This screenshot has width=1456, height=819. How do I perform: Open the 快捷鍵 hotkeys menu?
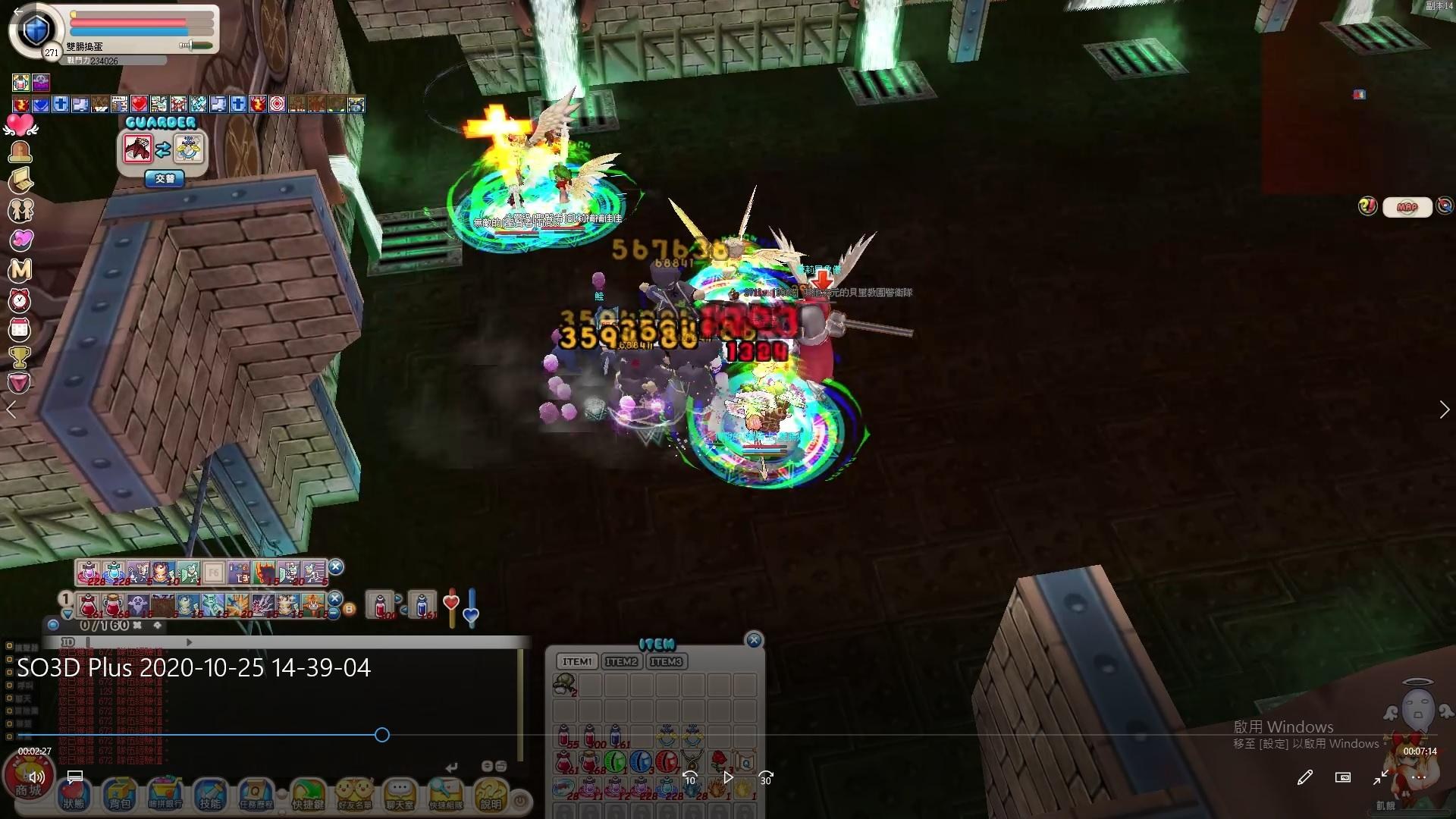[x=308, y=795]
